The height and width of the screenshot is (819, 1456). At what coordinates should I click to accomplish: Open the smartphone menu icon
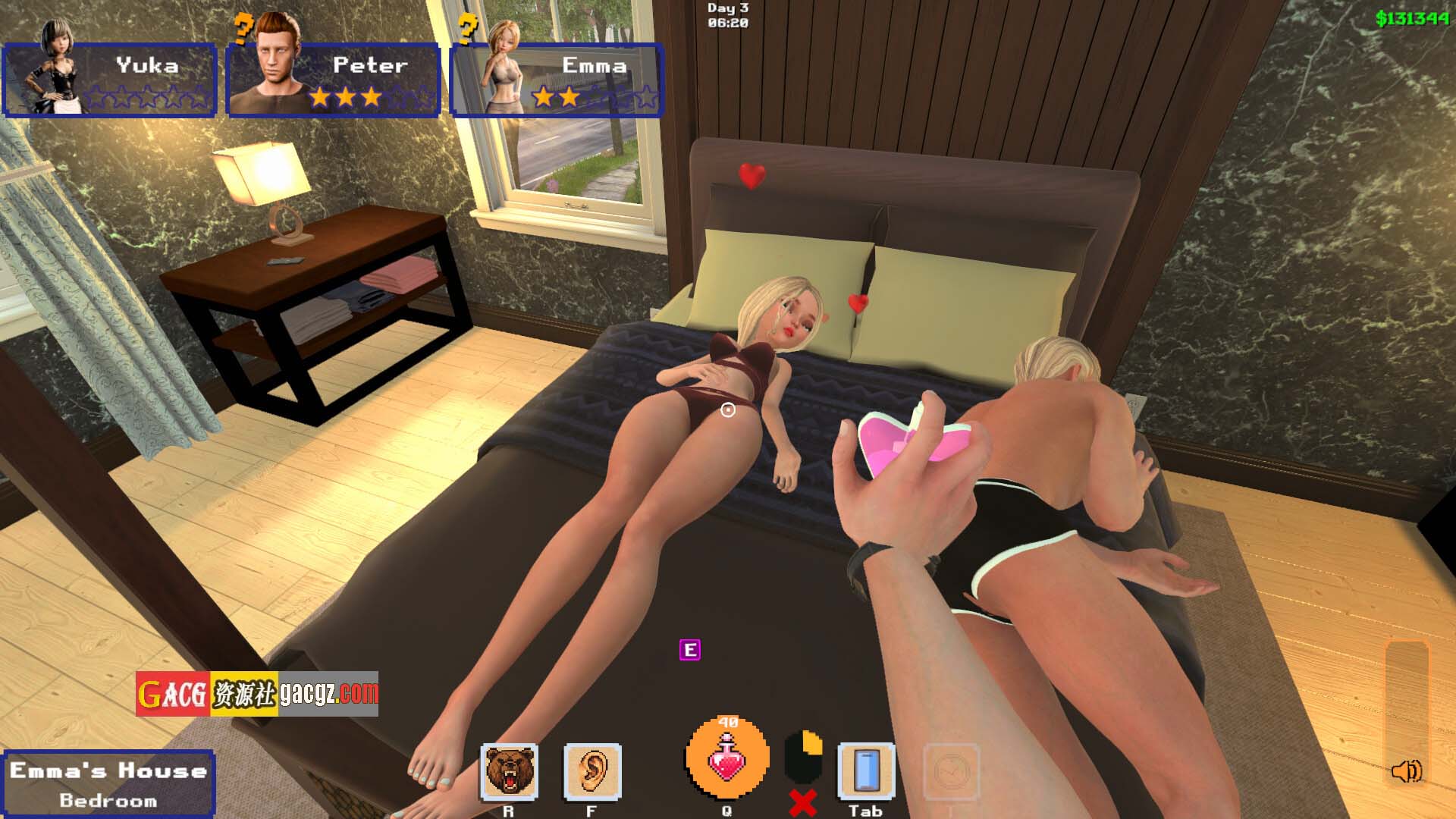(x=866, y=772)
